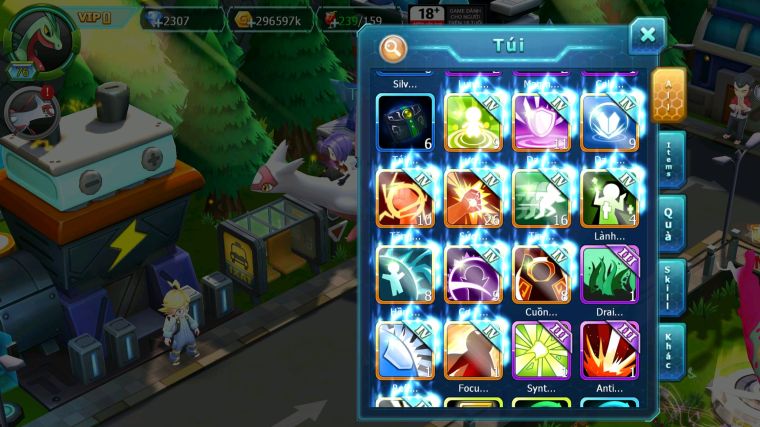760x427 pixels.
Task: Pick the Synt... green burst skill
Action: 541,349
